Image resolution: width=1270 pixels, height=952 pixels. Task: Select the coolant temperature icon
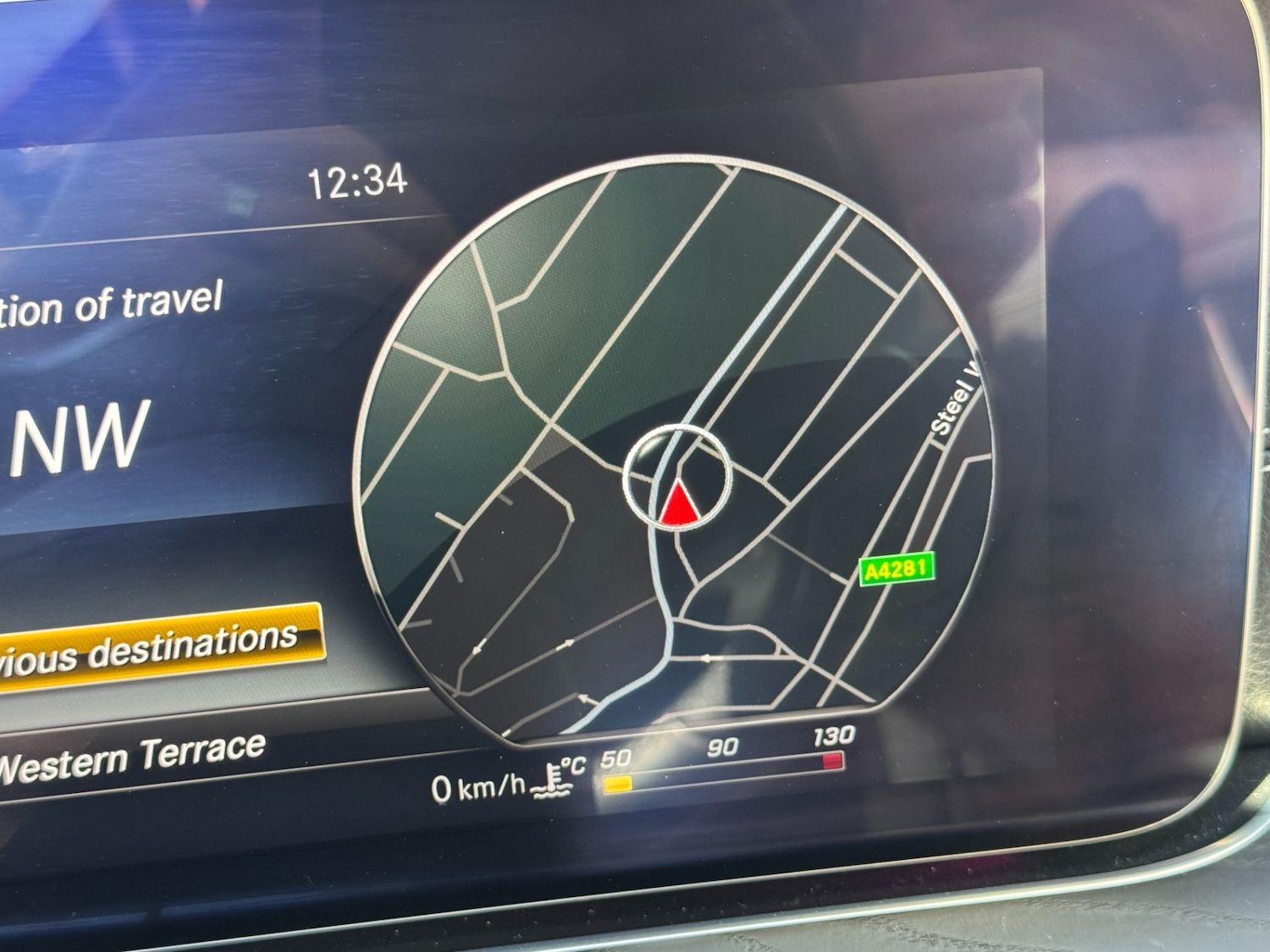(x=552, y=780)
